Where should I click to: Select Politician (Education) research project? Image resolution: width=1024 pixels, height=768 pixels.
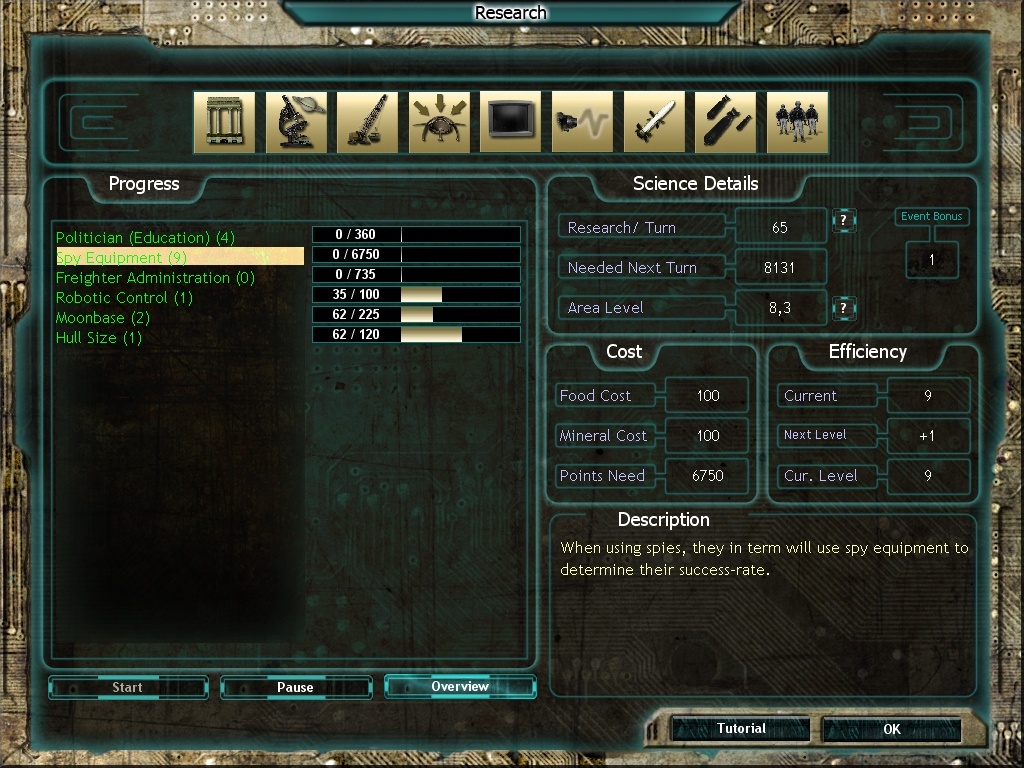click(145, 238)
